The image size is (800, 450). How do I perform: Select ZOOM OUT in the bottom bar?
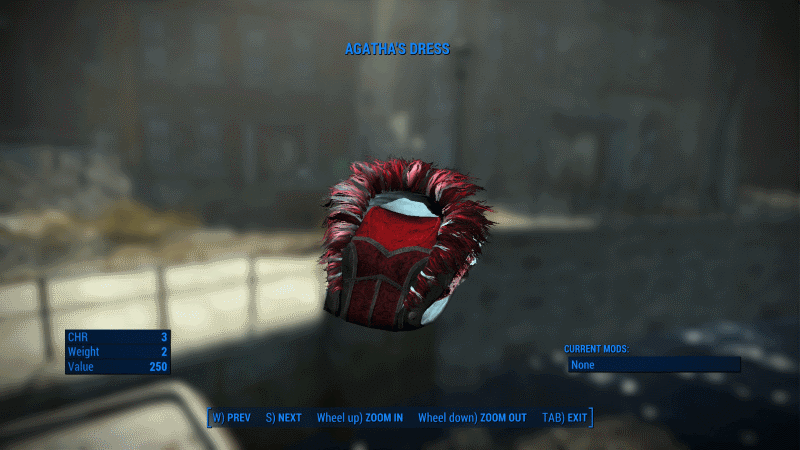(472, 417)
